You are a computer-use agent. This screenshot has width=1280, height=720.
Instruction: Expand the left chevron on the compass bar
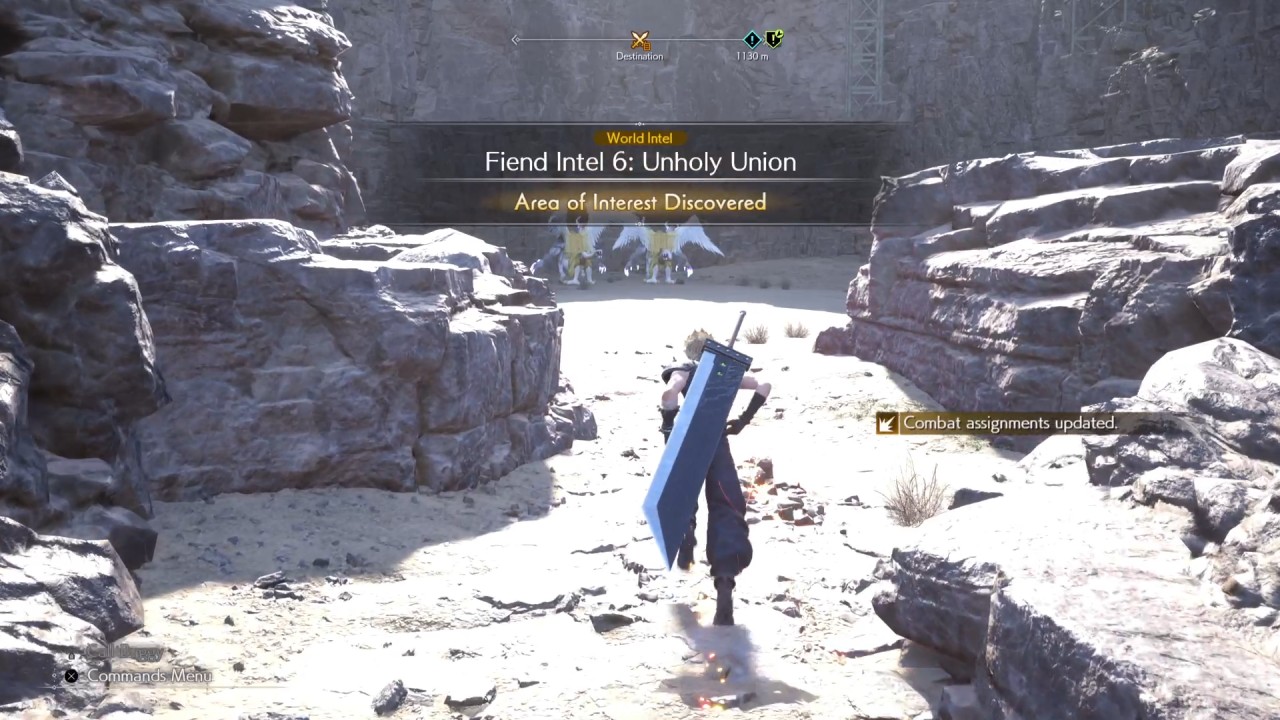[515, 38]
